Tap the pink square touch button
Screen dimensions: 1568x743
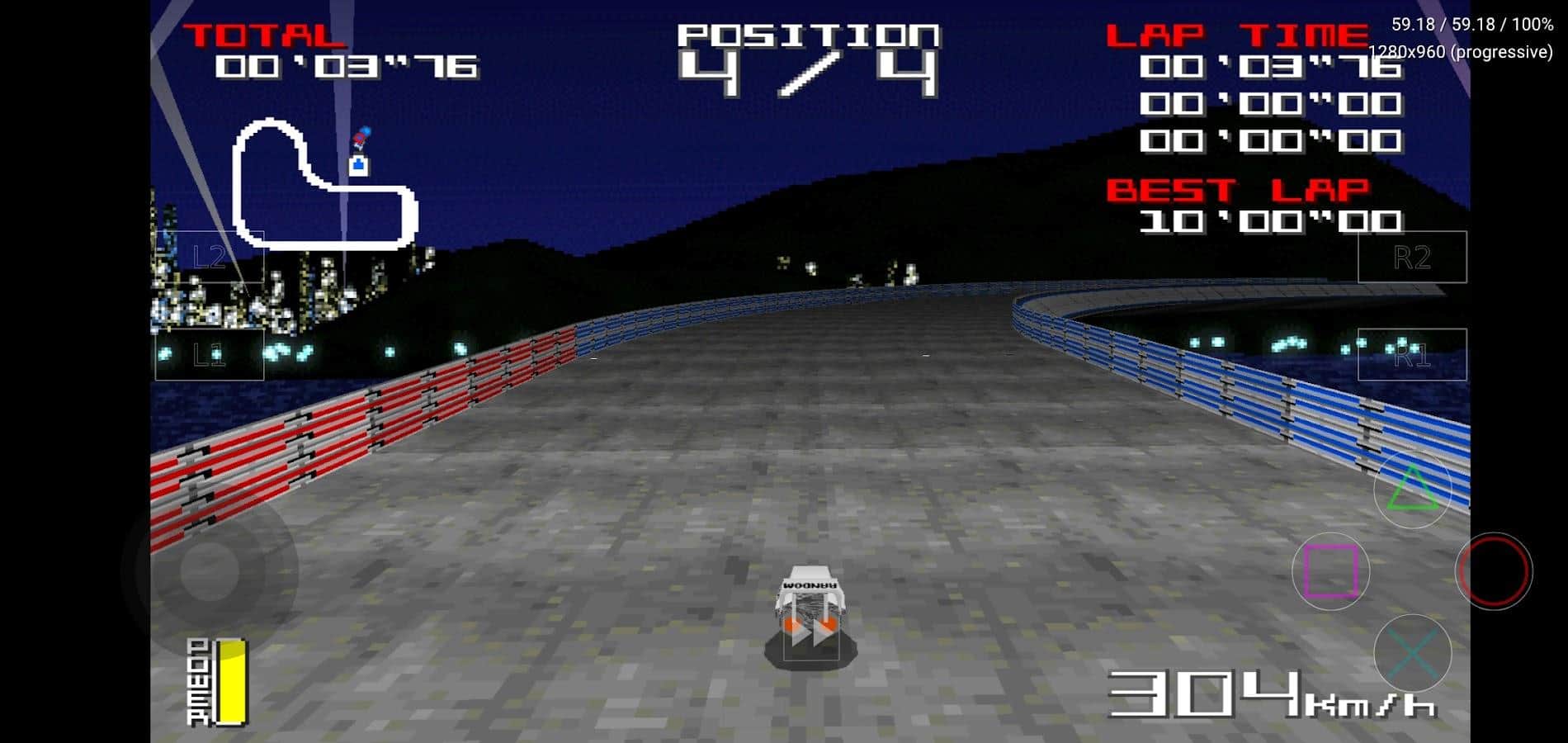click(x=1330, y=571)
